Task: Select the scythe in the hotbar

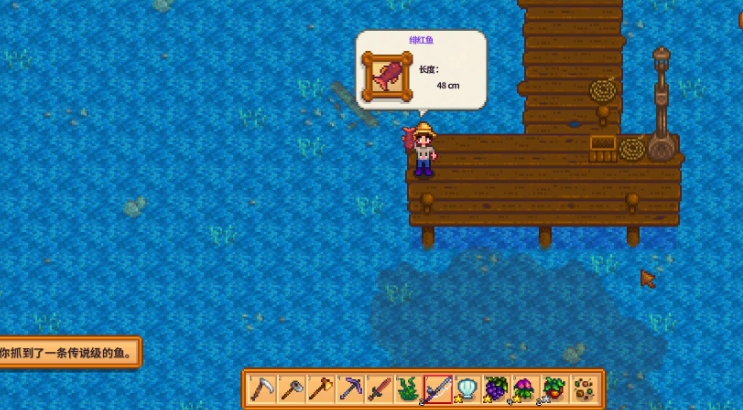Action: tap(262, 388)
